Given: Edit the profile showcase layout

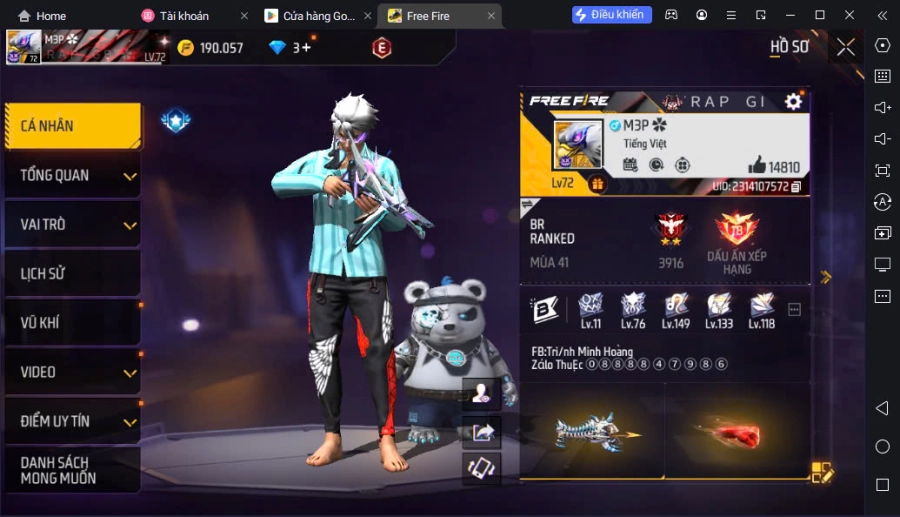Looking at the screenshot, I should (x=822, y=472).
